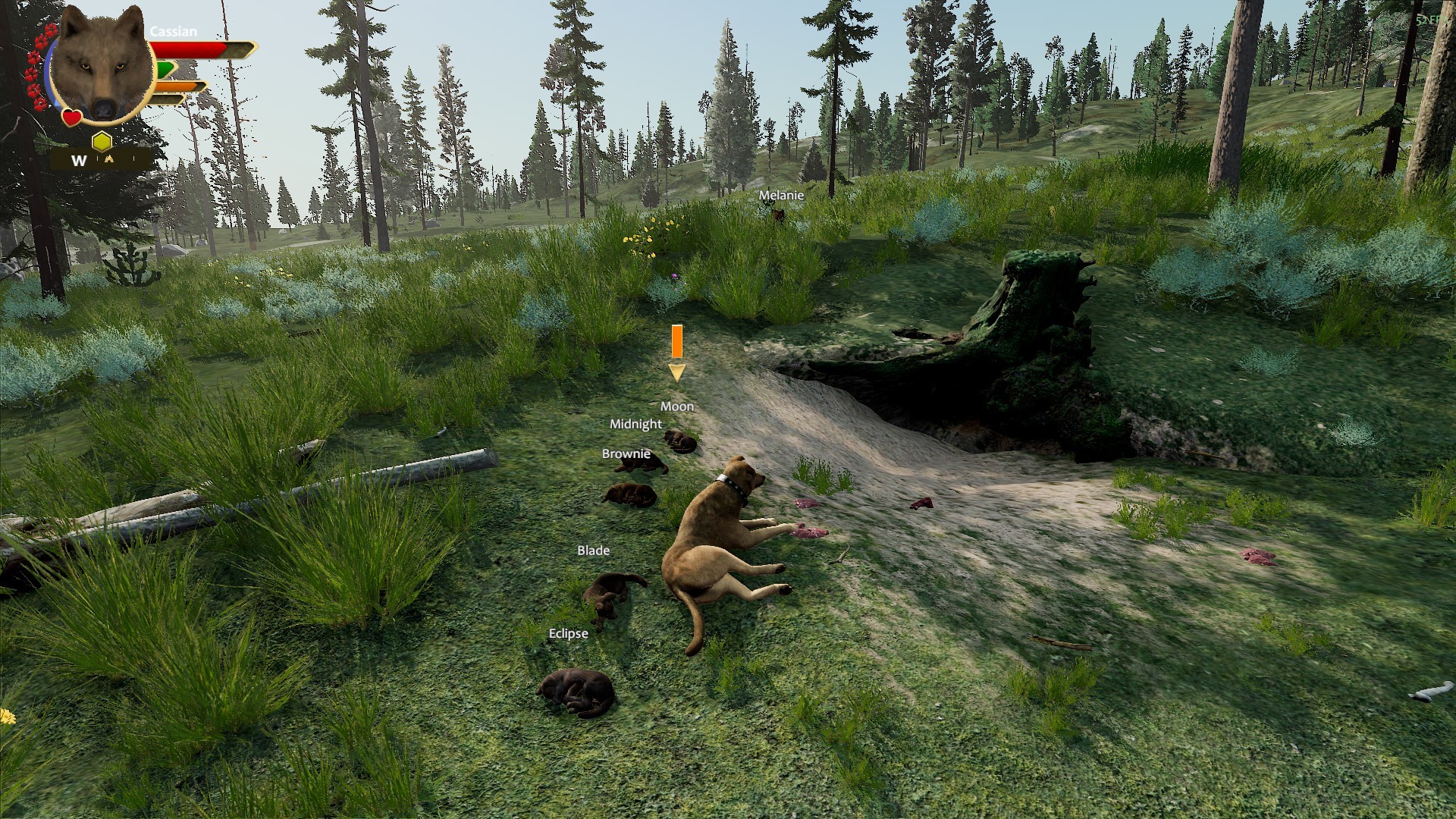Click the red heart mate icon under the portrait

click(x=71, y=117)
